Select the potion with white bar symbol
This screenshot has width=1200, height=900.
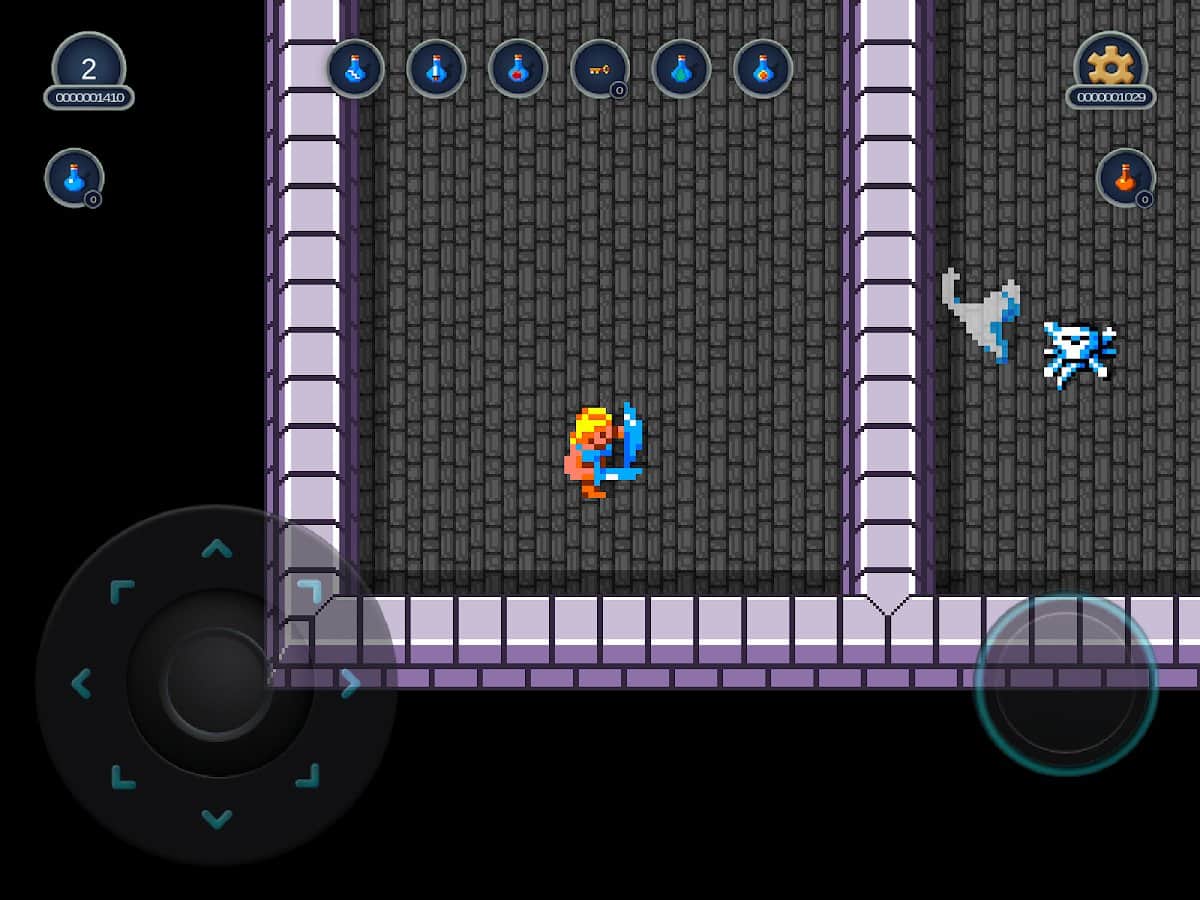436,69
